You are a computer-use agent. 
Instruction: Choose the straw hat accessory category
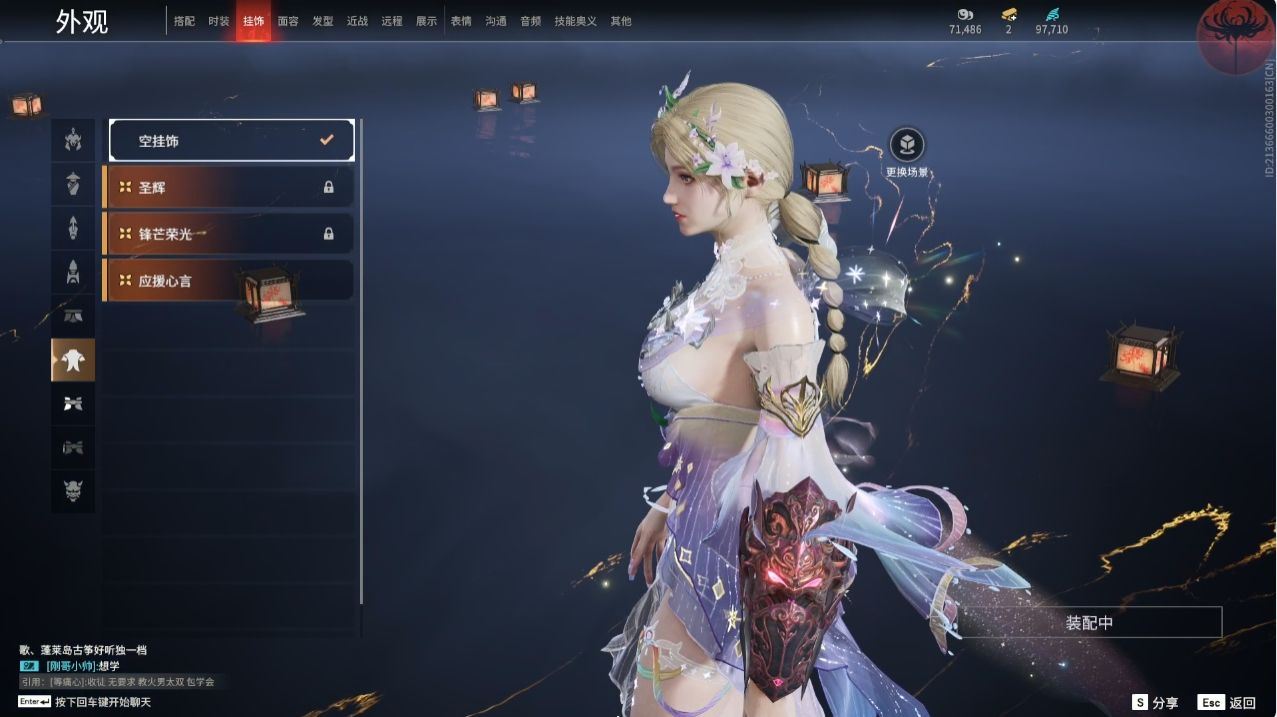click(x=73, y=183)
